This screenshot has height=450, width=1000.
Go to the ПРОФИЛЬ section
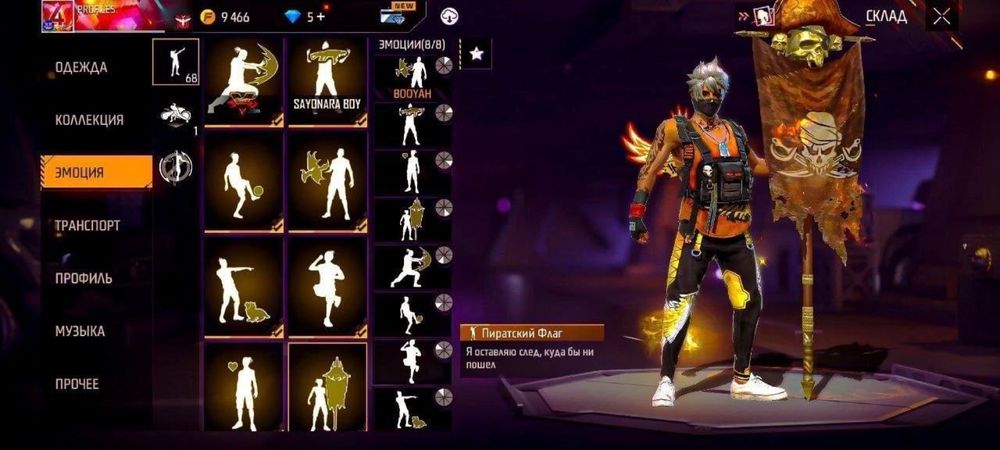point(83,278)
